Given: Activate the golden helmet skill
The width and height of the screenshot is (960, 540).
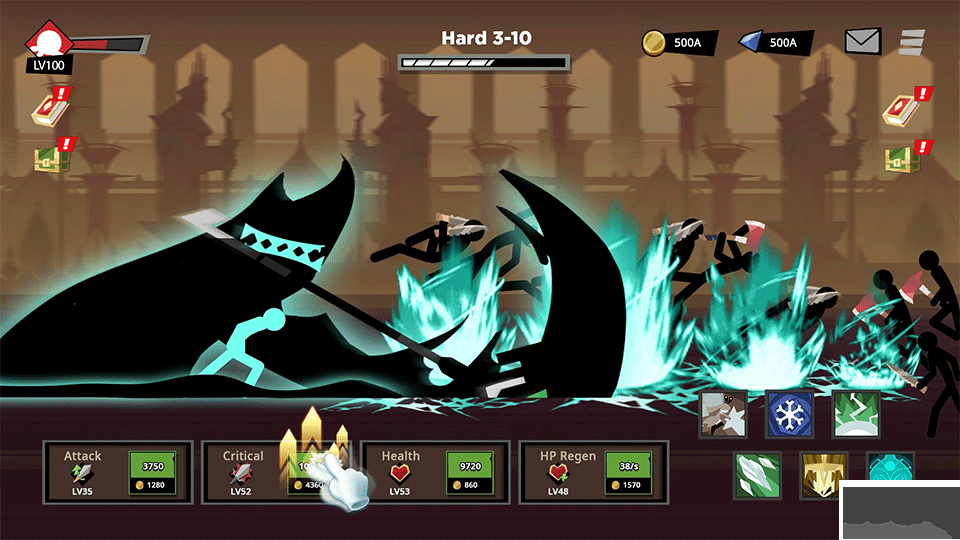Looking at the screenshot, I should [823, 474].
